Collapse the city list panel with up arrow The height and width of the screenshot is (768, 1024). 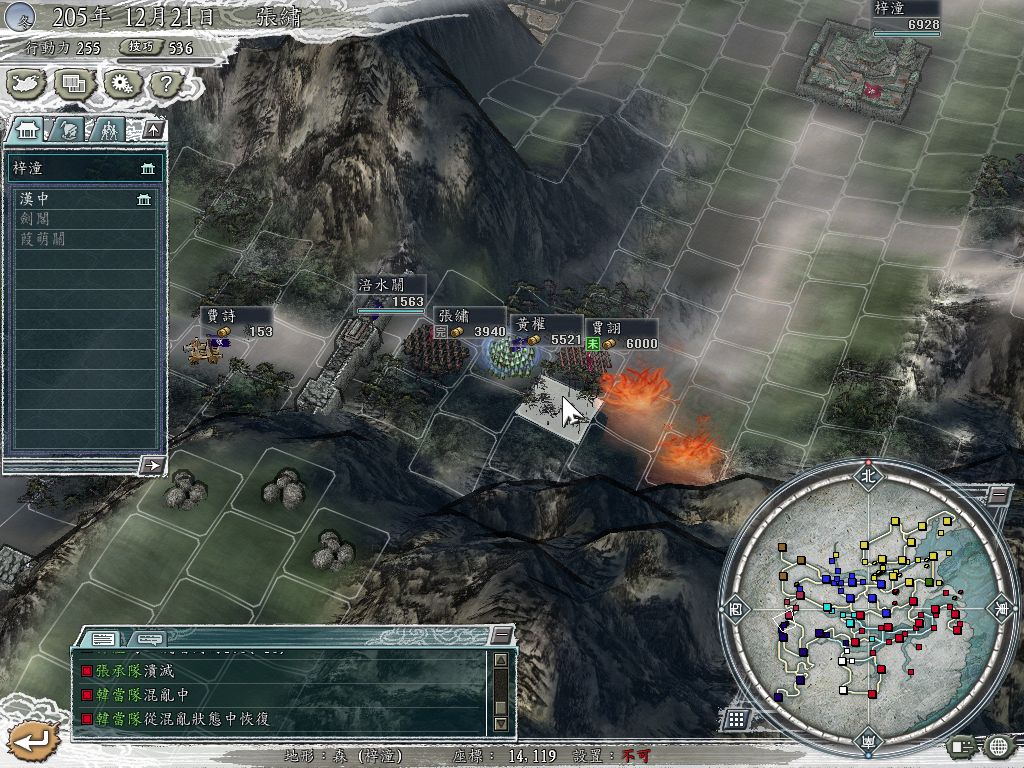152,129
